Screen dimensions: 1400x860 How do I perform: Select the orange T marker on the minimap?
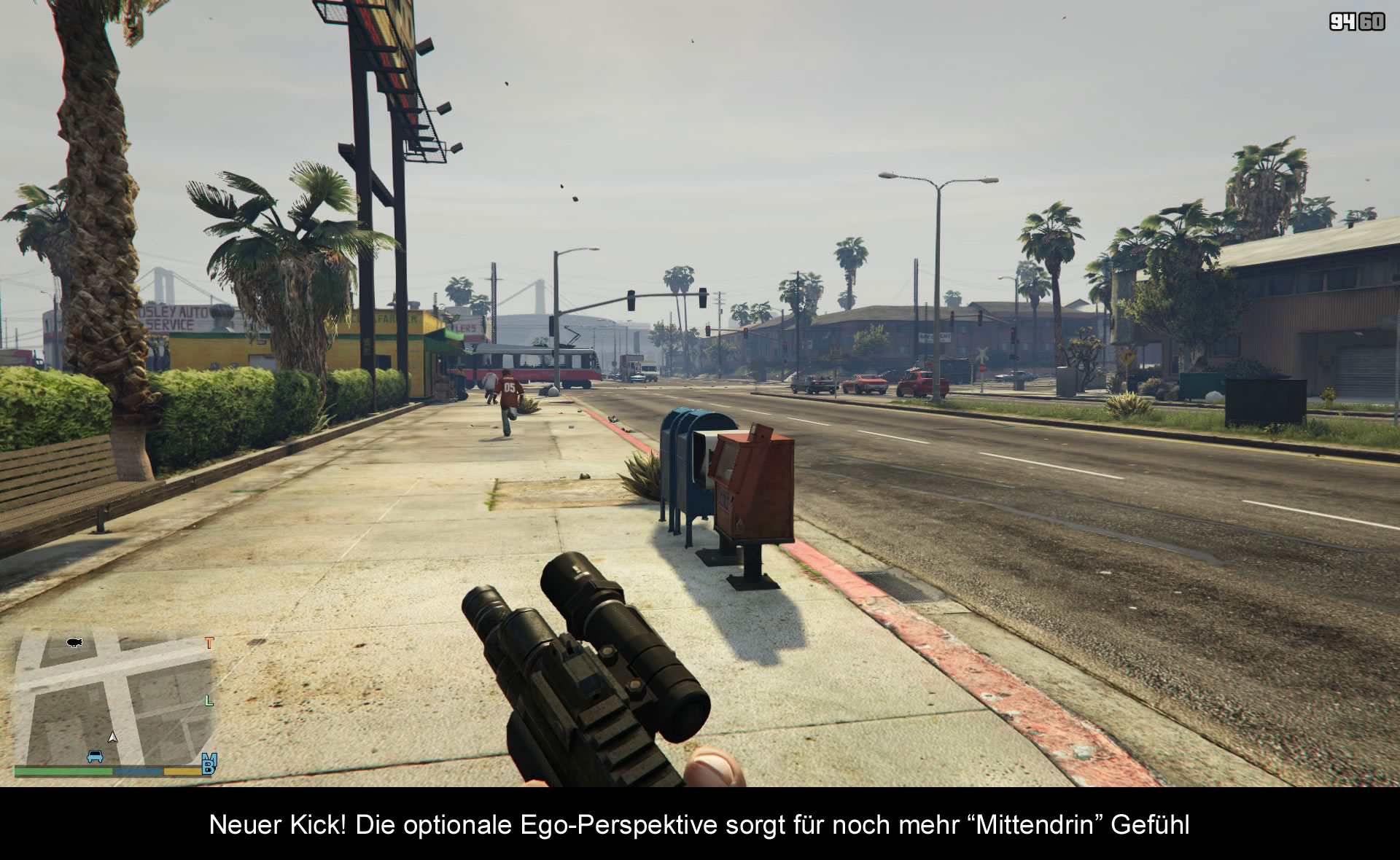(210, 643)
